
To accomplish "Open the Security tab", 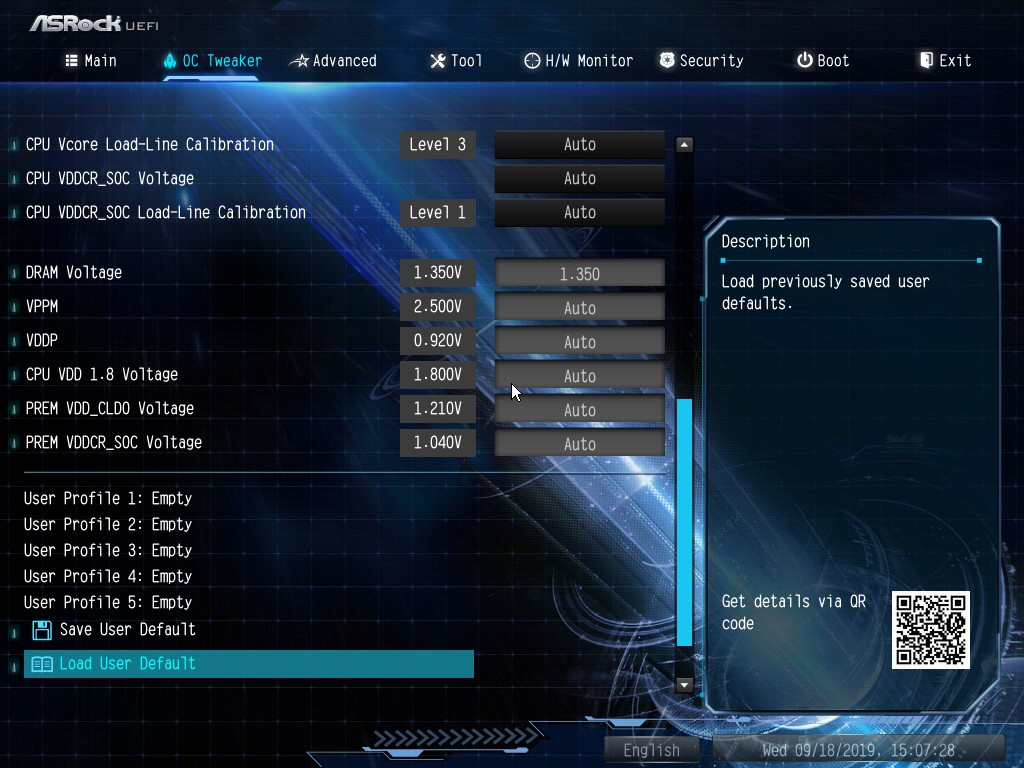I will coord(701,61).
